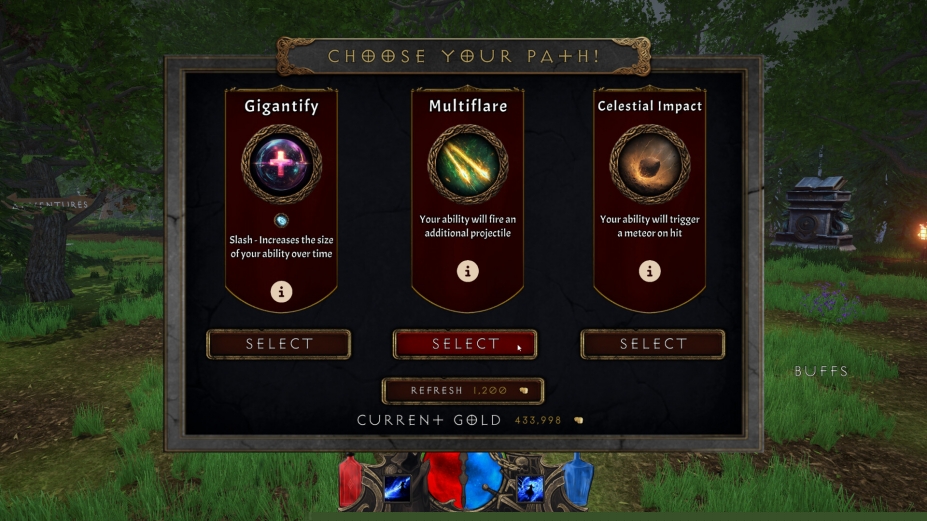View Celestial Impact details via info icon
927x521 pixels.
[651, 270]
